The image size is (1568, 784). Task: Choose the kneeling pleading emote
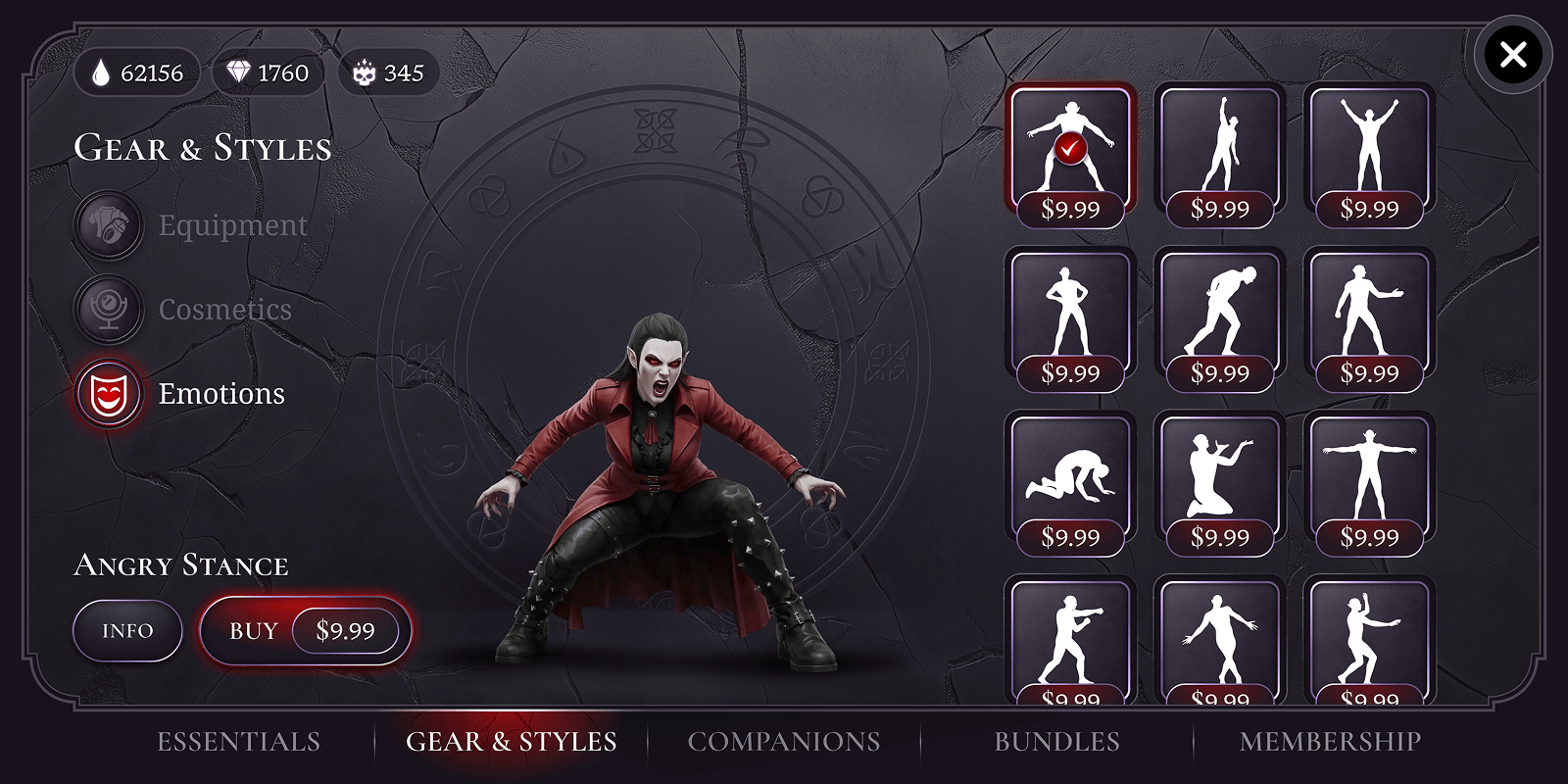tap(1219, 476)
